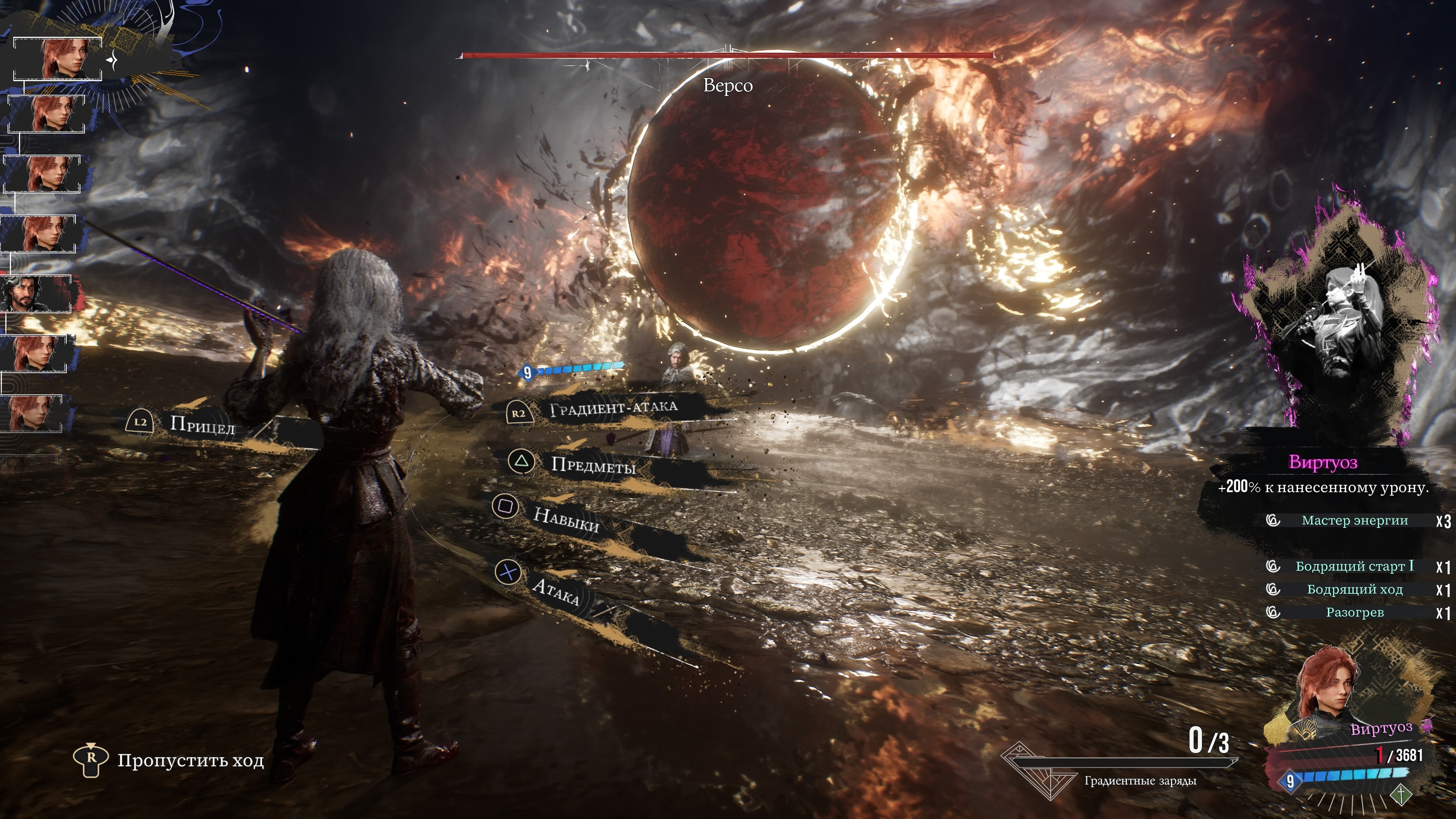This screenshot has width=1456, height=819.
Task: Choose Пропустить ход to skip turn
Action: [x=190, y=761]
